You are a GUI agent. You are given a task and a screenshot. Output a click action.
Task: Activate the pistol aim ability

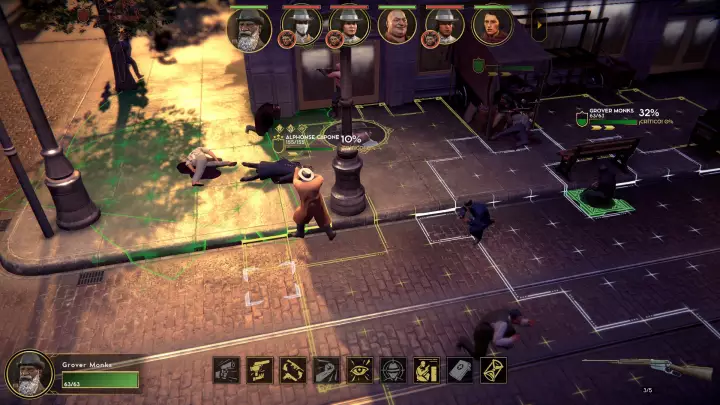click(x=260, y=370)
